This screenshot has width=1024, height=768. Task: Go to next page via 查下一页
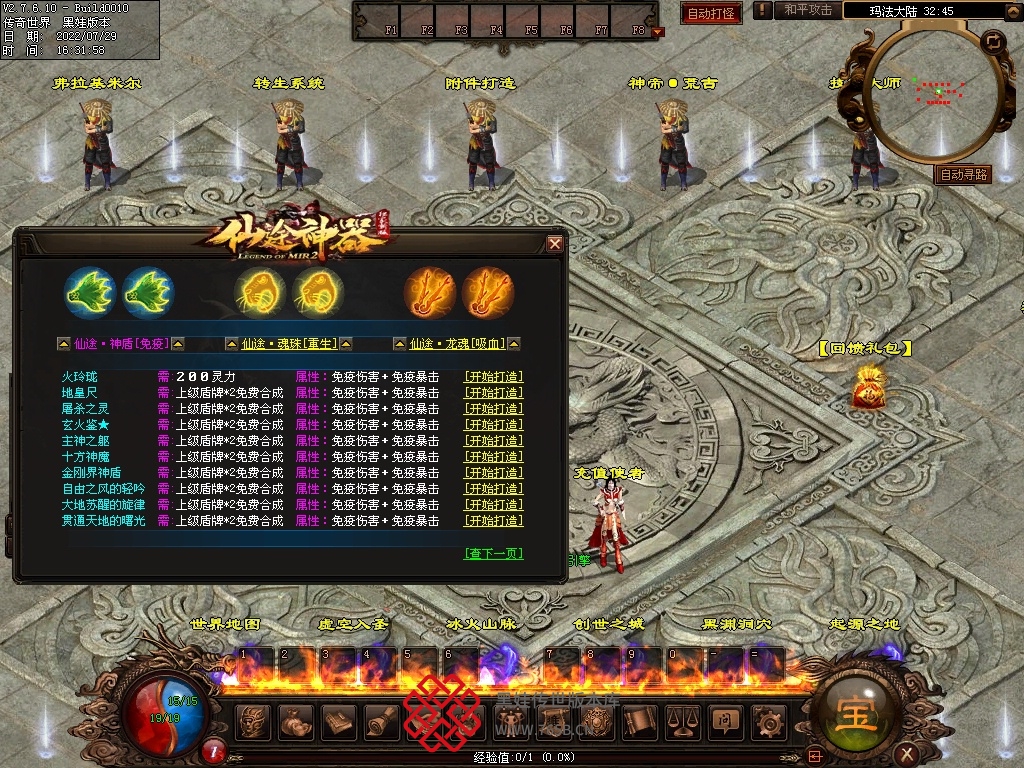pyautogui.click(x=494, y=553)
